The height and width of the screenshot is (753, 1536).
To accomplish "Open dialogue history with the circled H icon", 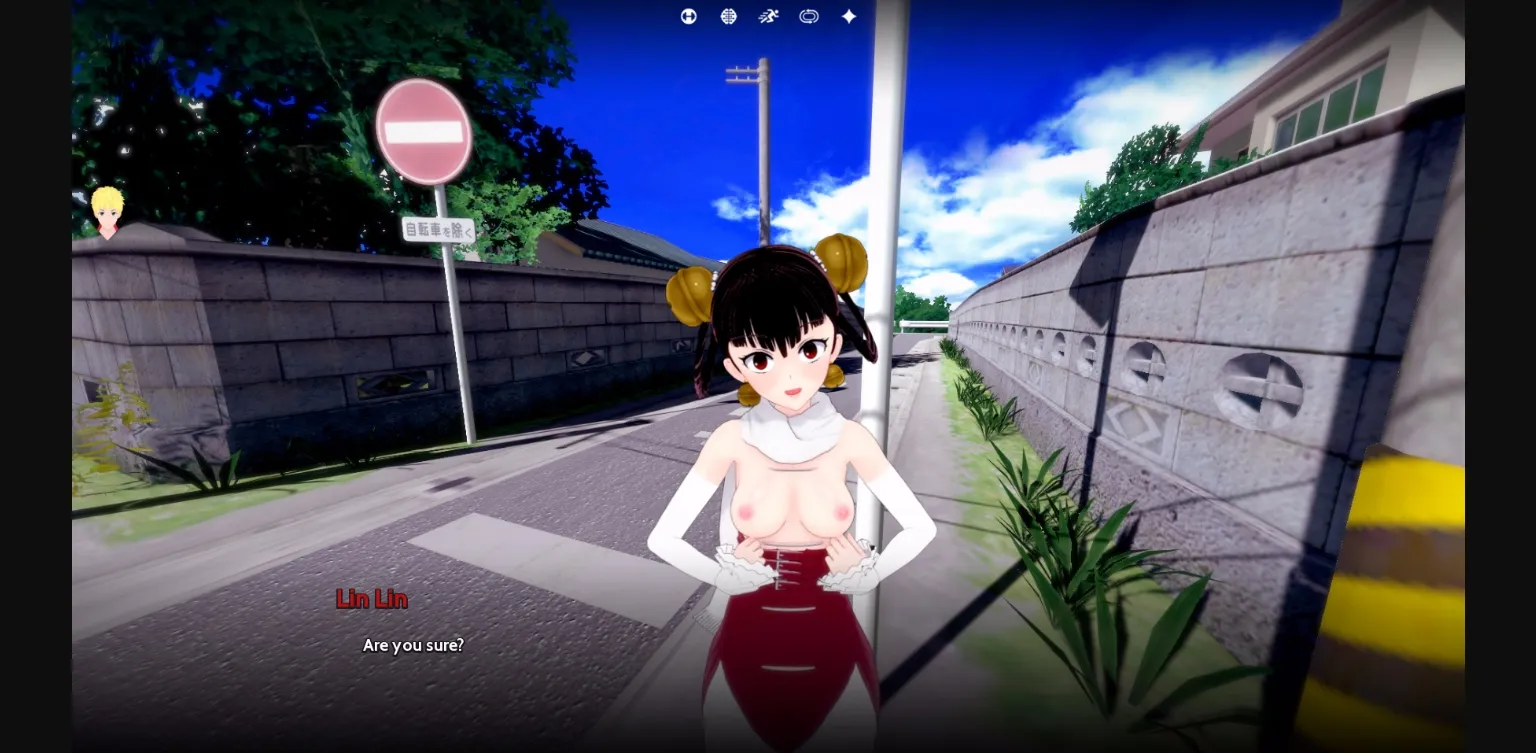I will point(688,16).
